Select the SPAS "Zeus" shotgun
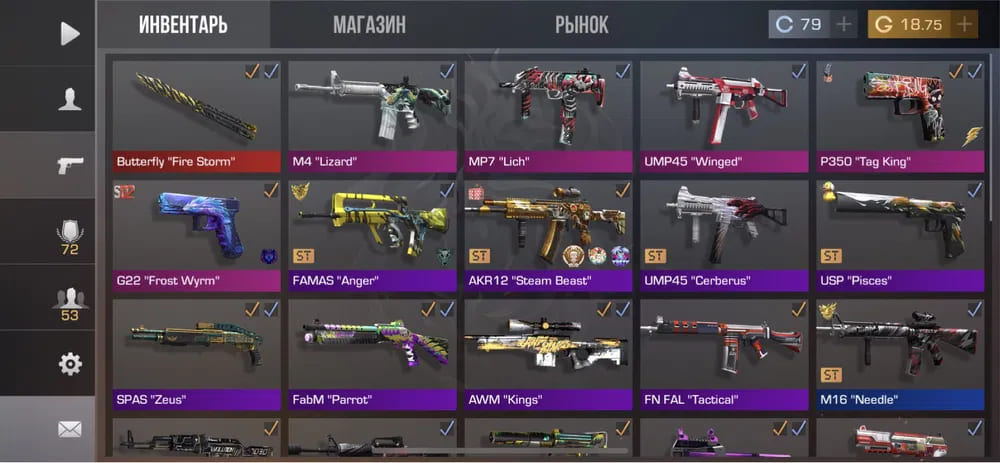This screenshot has height=463, width=1000. tap(196, 353)
